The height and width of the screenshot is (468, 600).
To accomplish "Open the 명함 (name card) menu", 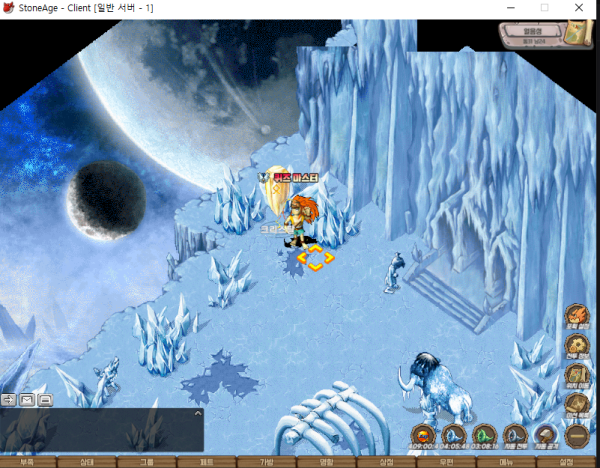I will tap(327, 462).
